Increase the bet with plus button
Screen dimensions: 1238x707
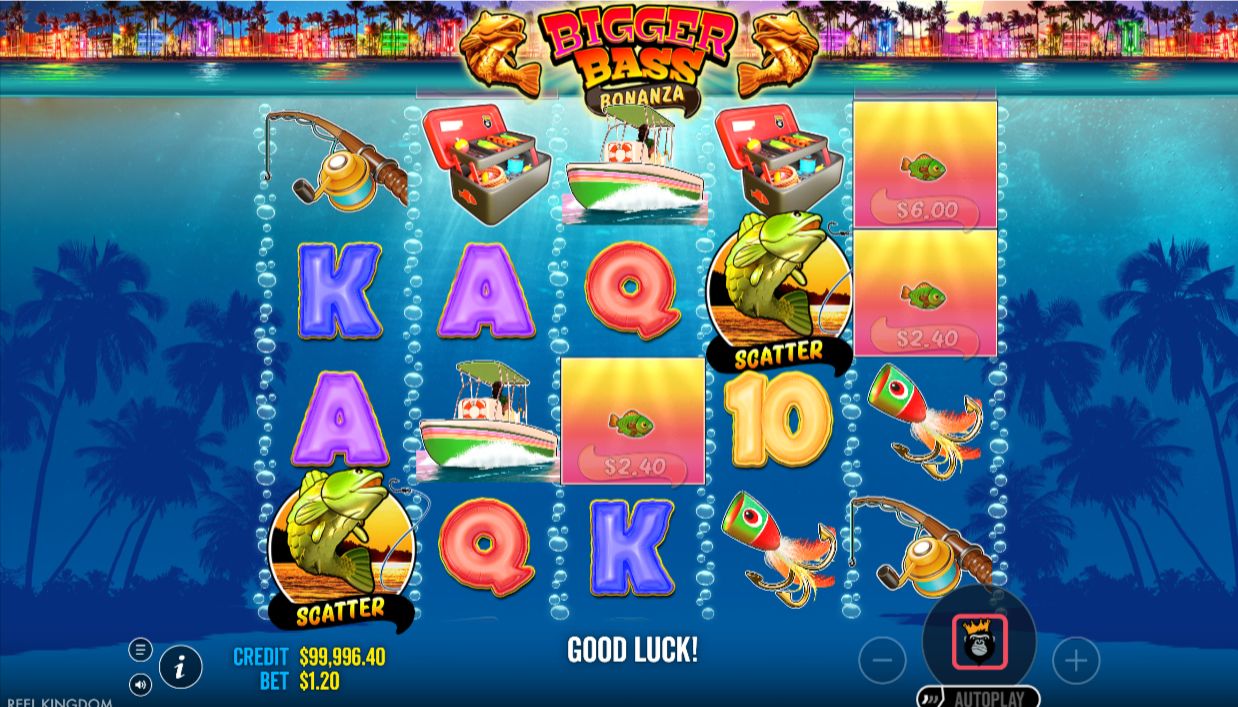(x=1075, y=660)
